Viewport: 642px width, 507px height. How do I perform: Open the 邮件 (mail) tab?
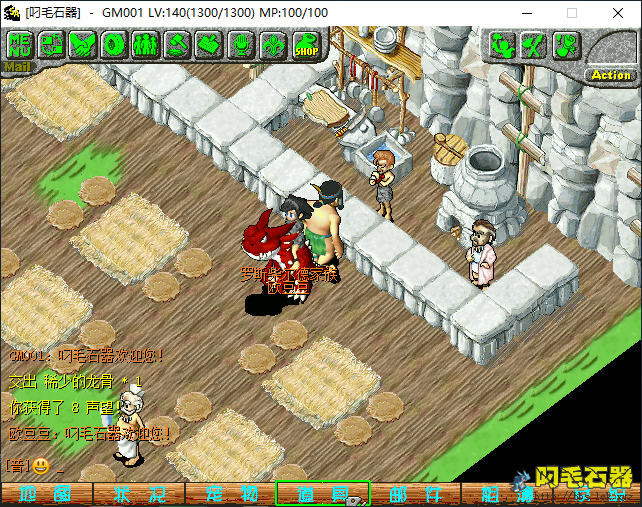click(415, 494)
